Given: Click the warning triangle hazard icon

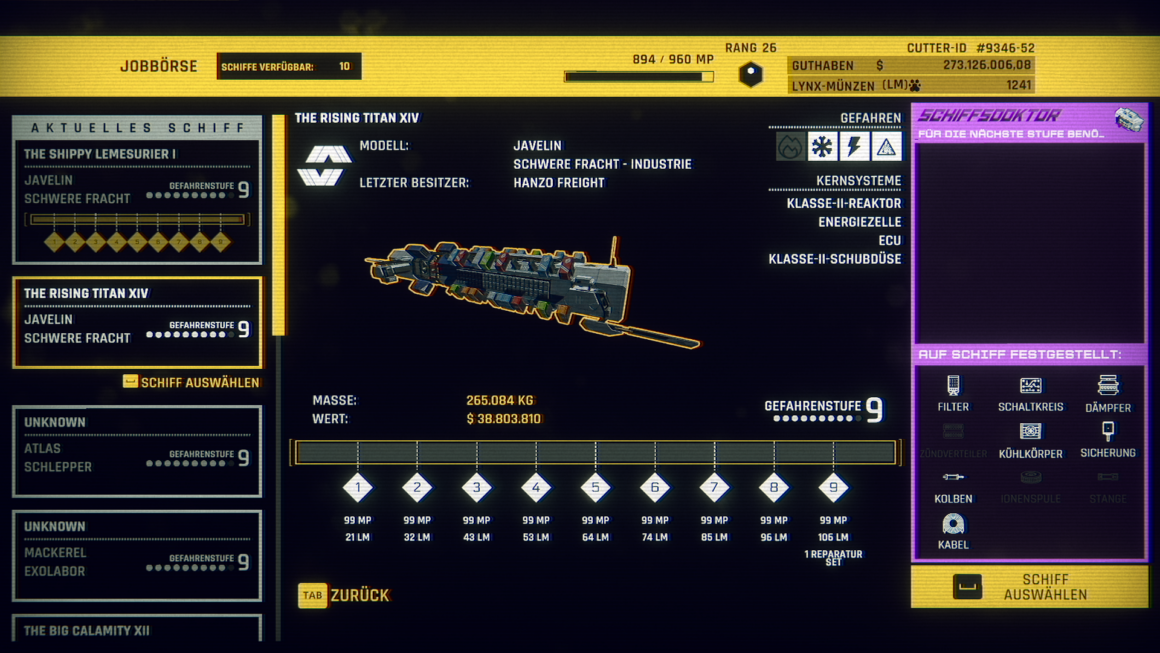Looking at the screenshot, I should [886, 147].
